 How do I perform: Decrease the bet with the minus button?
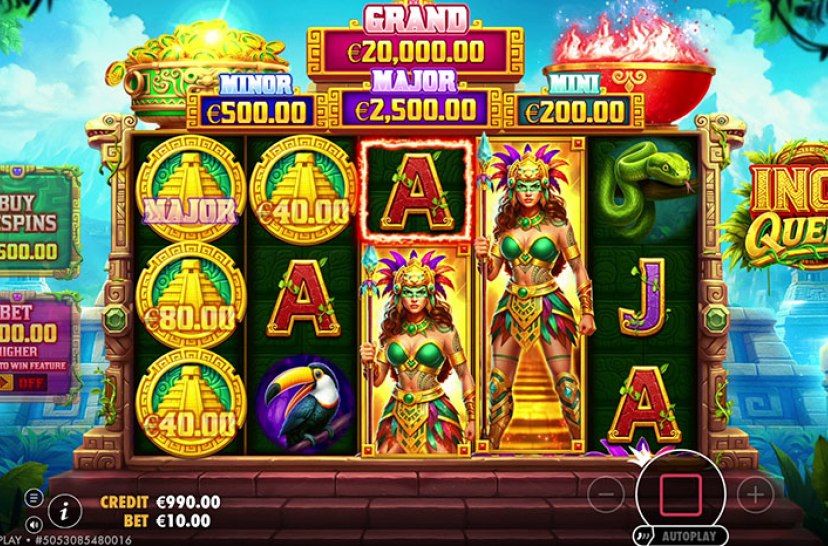tap(605, 493)
